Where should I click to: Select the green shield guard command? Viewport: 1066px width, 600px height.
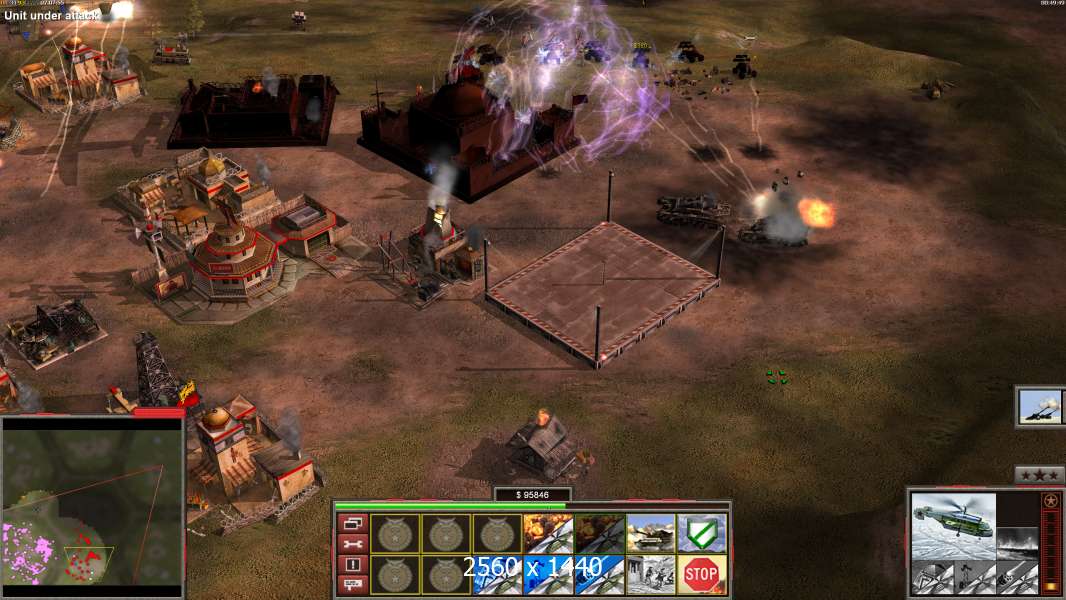[x=702, y=533]
